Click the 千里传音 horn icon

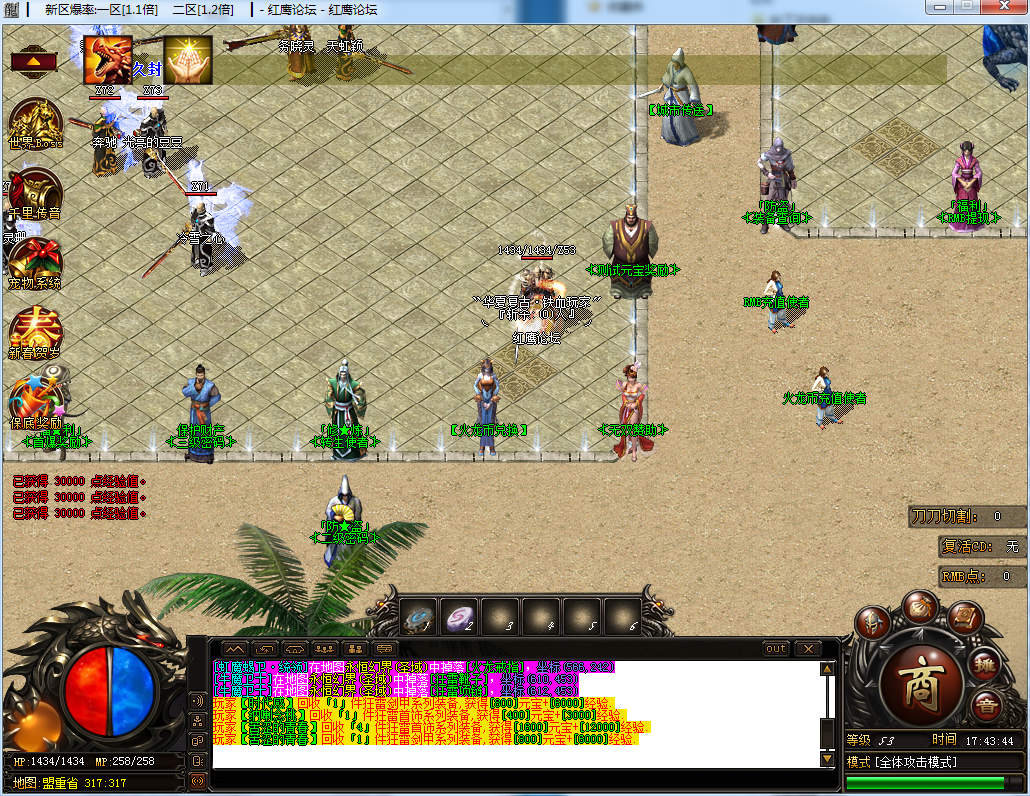[x=35, y=193]
